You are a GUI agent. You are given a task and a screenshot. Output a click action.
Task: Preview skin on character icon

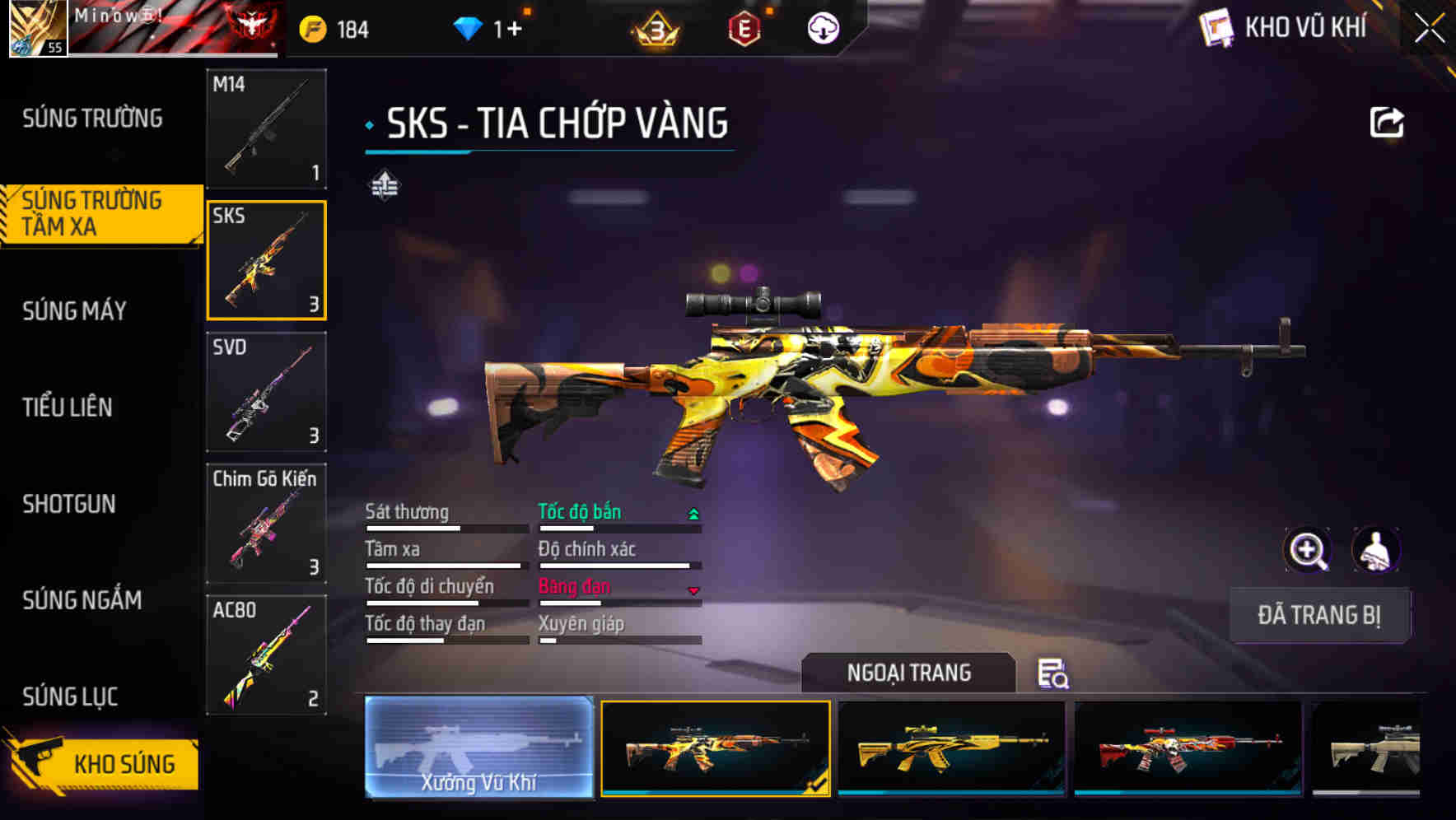[1375, 550]
